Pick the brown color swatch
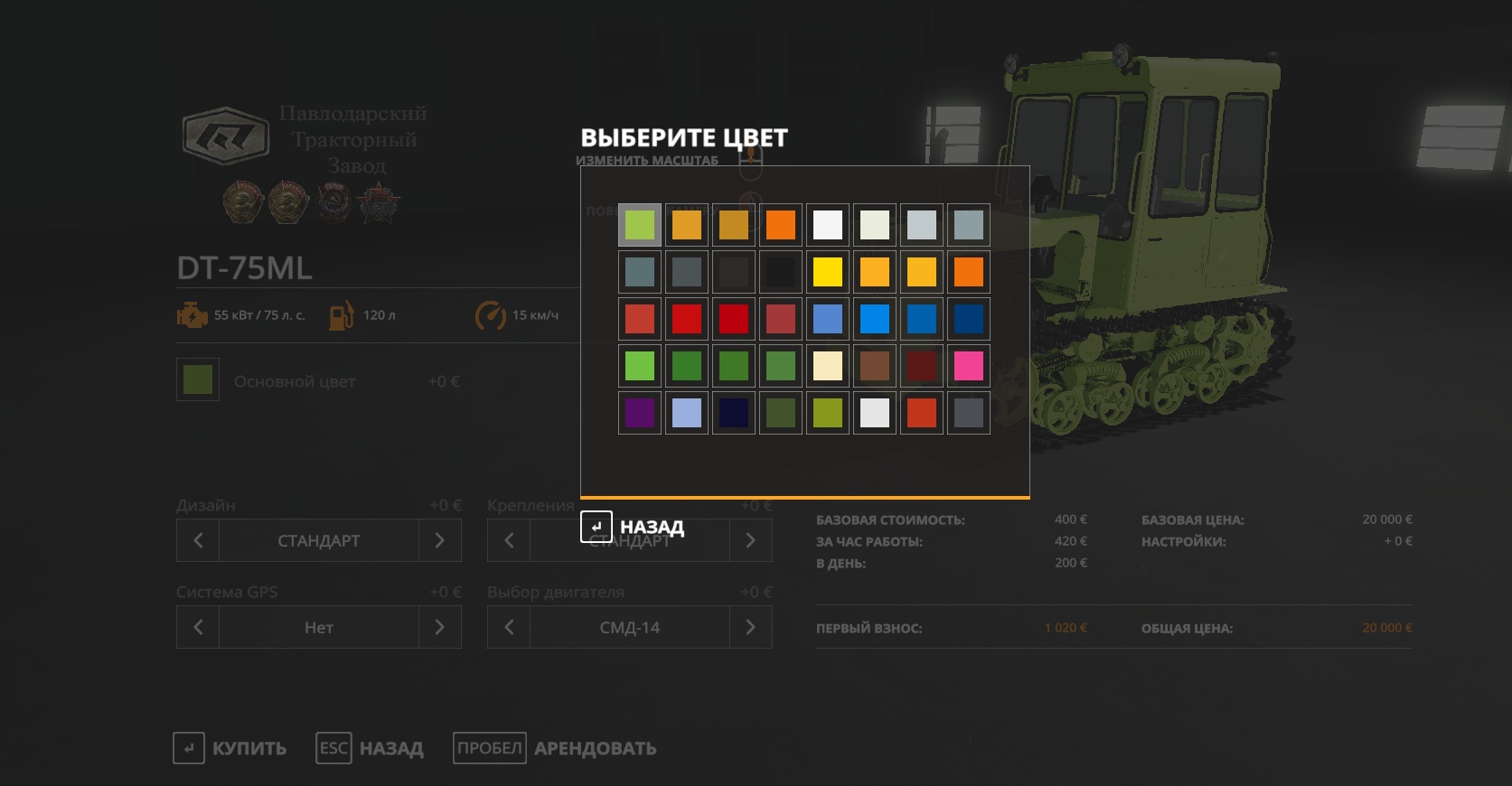1512x786 pixels. pyautogui.click(x=874, y=366)
